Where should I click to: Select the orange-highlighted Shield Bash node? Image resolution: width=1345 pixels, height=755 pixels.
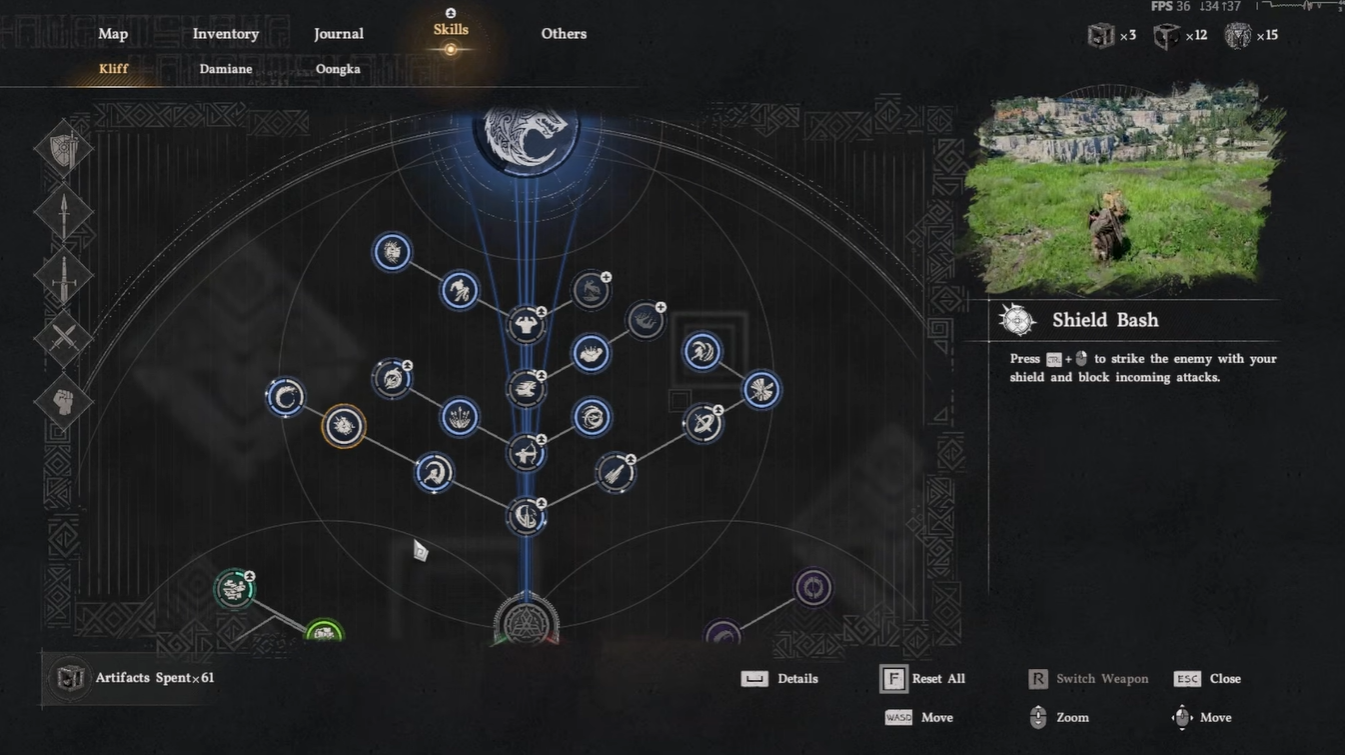click(343, 427)
